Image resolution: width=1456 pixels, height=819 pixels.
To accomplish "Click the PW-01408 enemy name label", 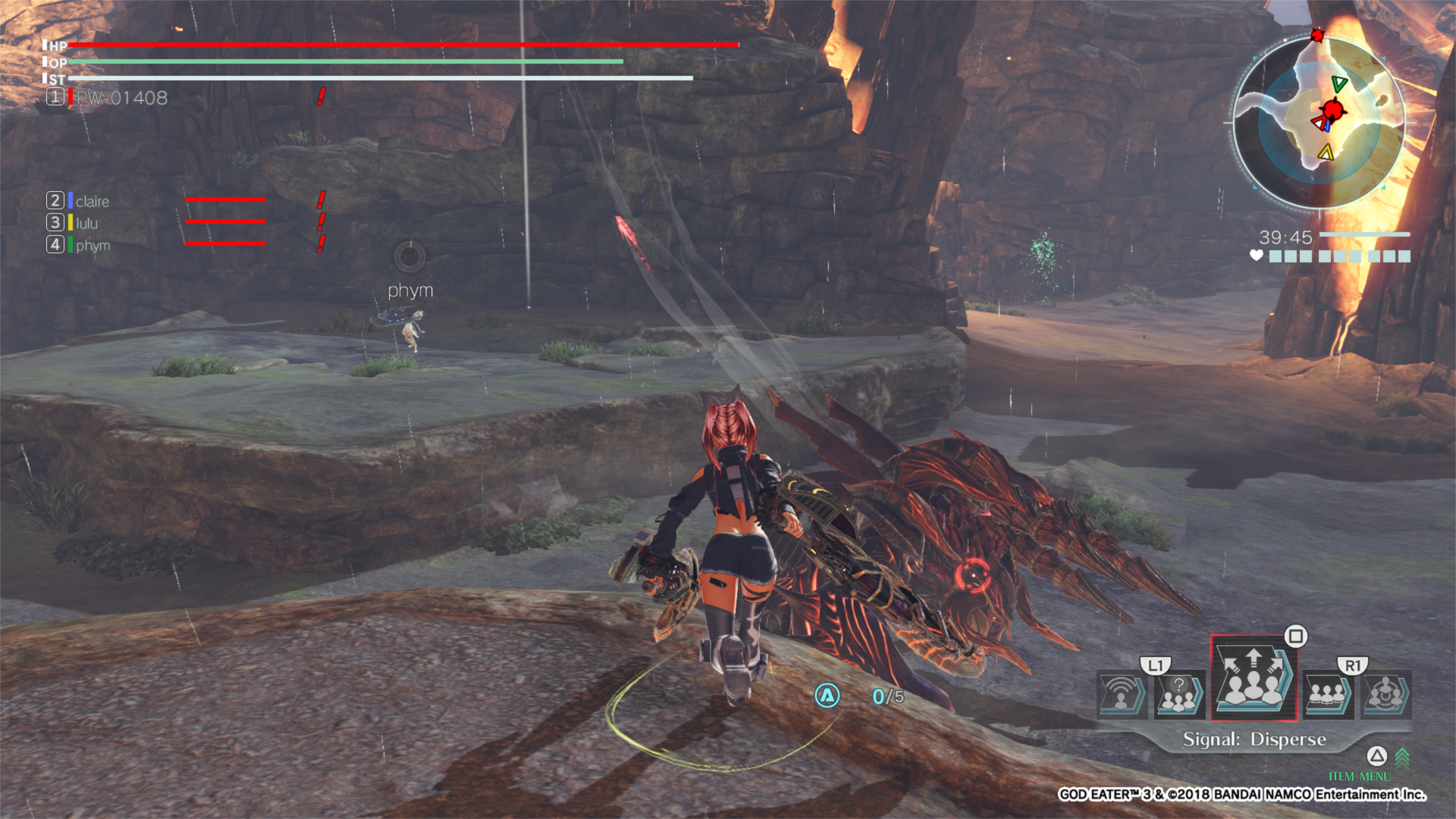I will (120, 98).
